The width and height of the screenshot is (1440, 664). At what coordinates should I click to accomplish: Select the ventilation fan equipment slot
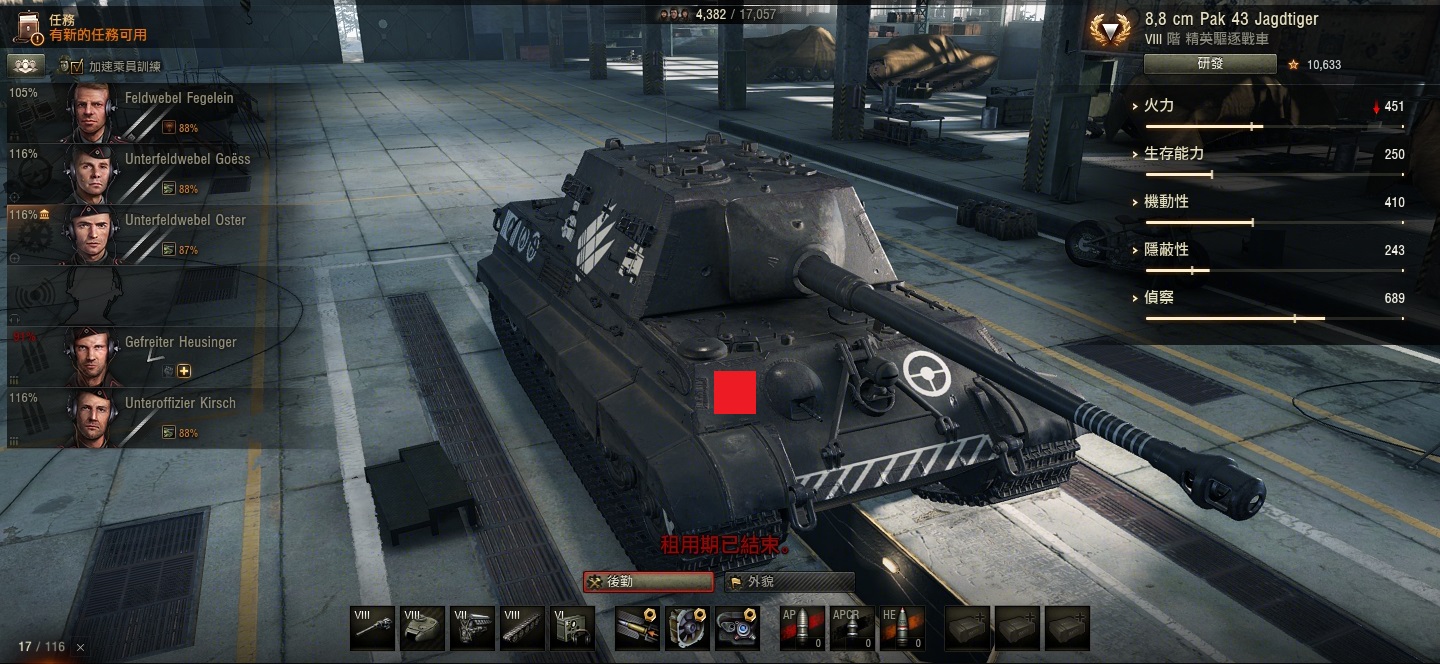[687, 628]
